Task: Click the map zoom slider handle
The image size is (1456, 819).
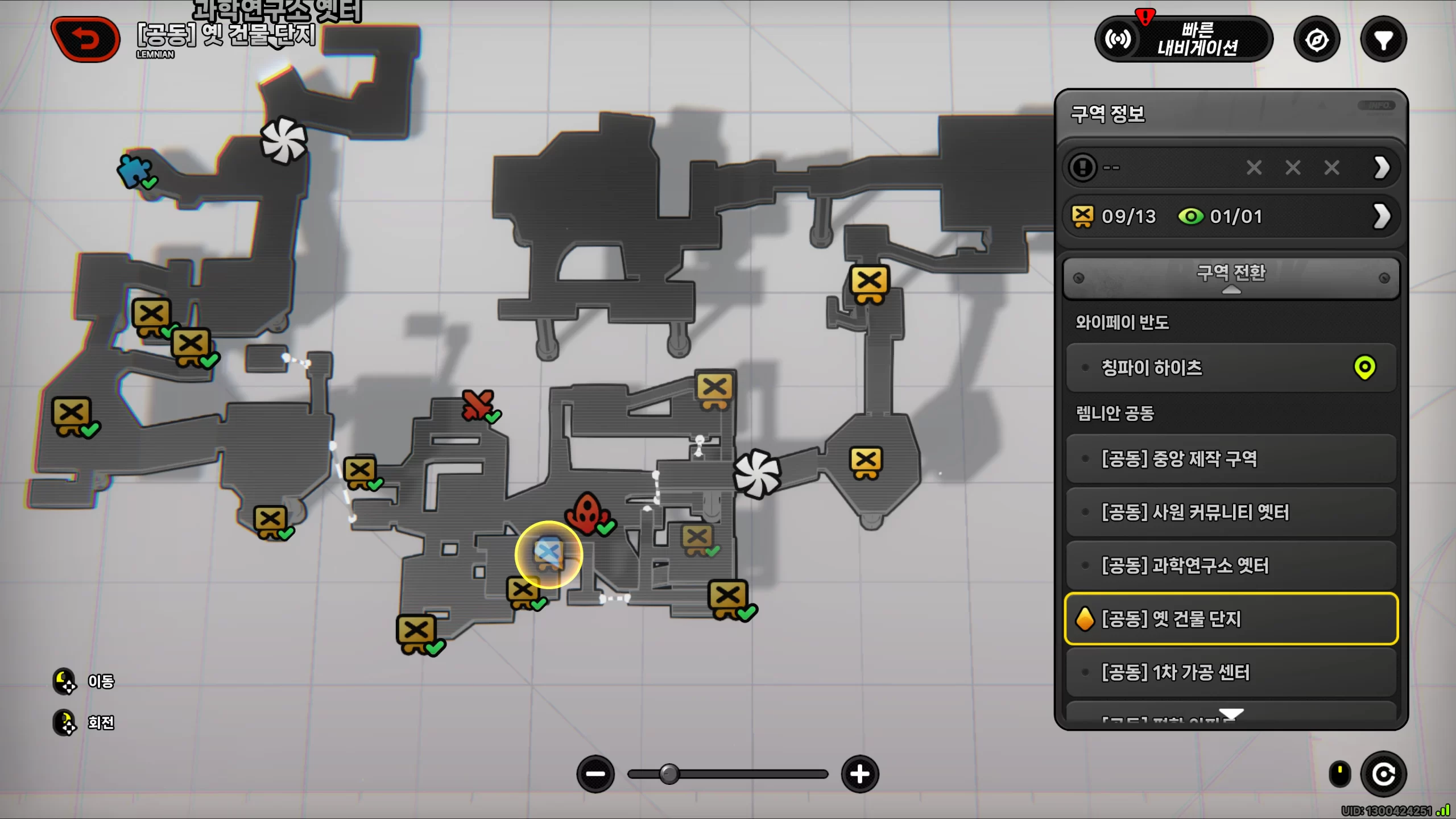Action: [x=669, y=774]
